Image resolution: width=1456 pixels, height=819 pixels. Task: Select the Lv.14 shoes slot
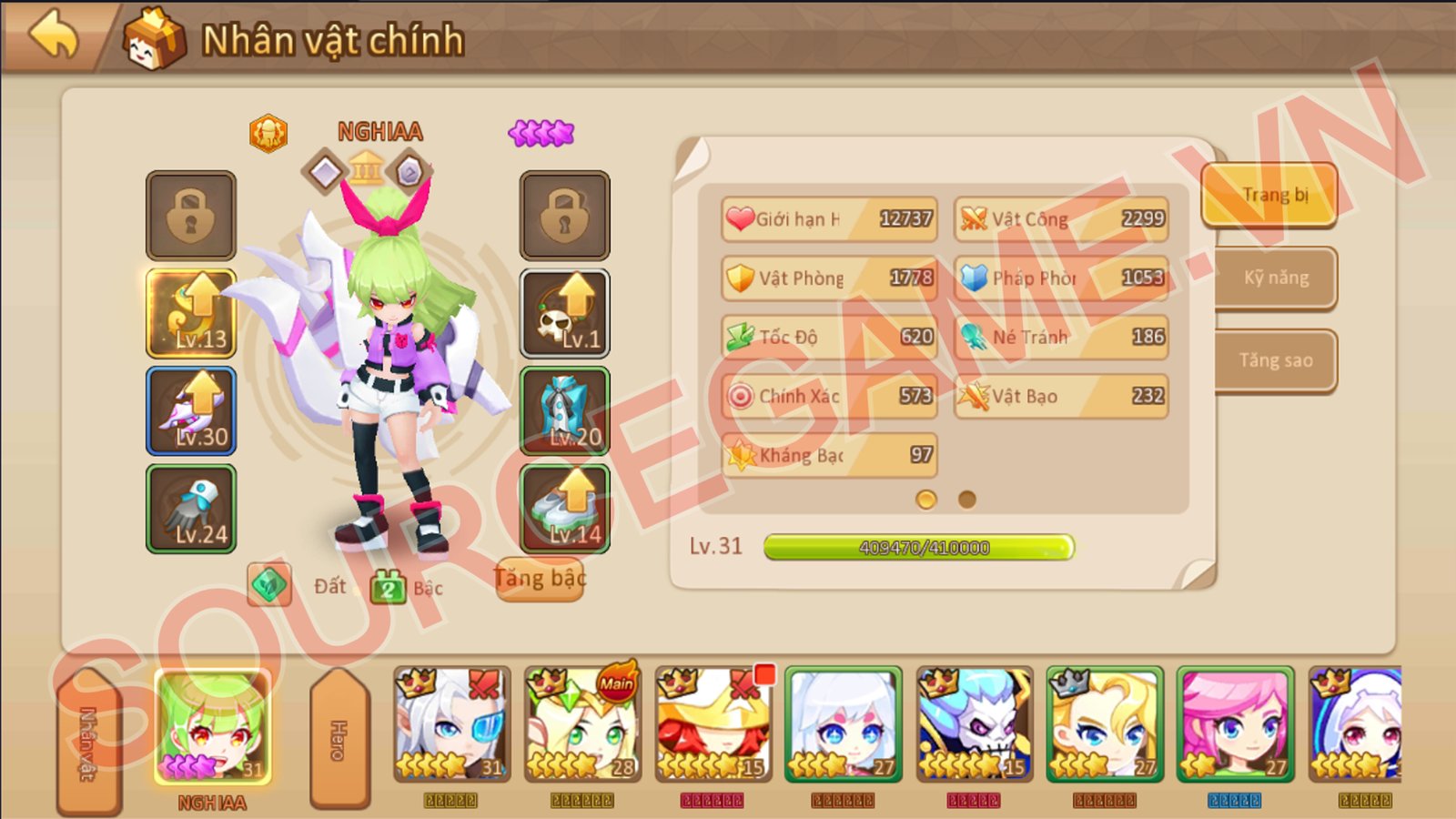564,509
